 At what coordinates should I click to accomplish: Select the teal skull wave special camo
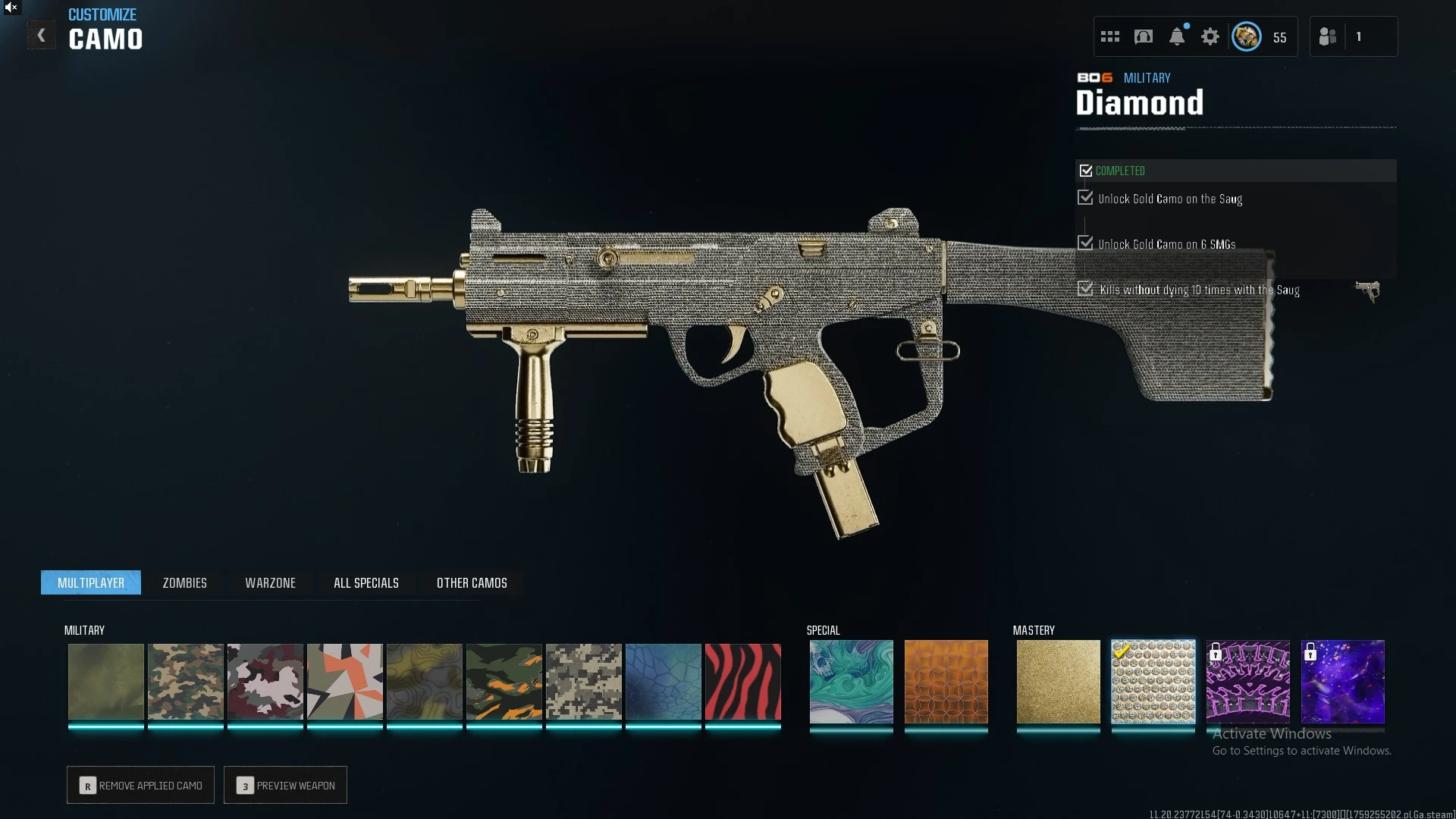(851, 681)
